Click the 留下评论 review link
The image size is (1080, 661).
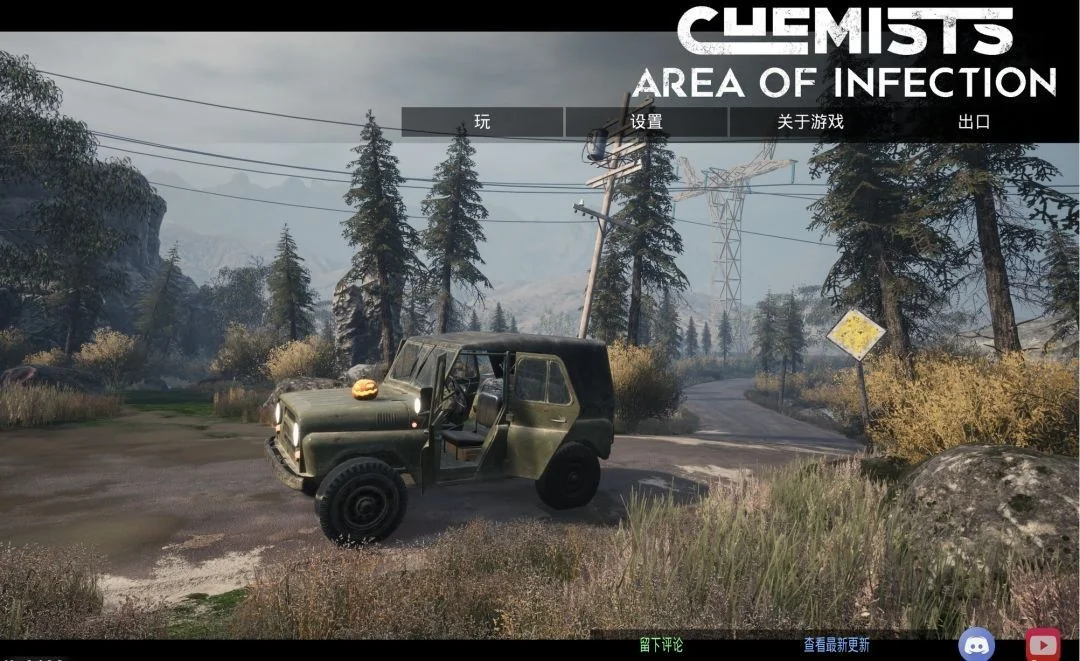pyautogui.click(x=661, y=645)
